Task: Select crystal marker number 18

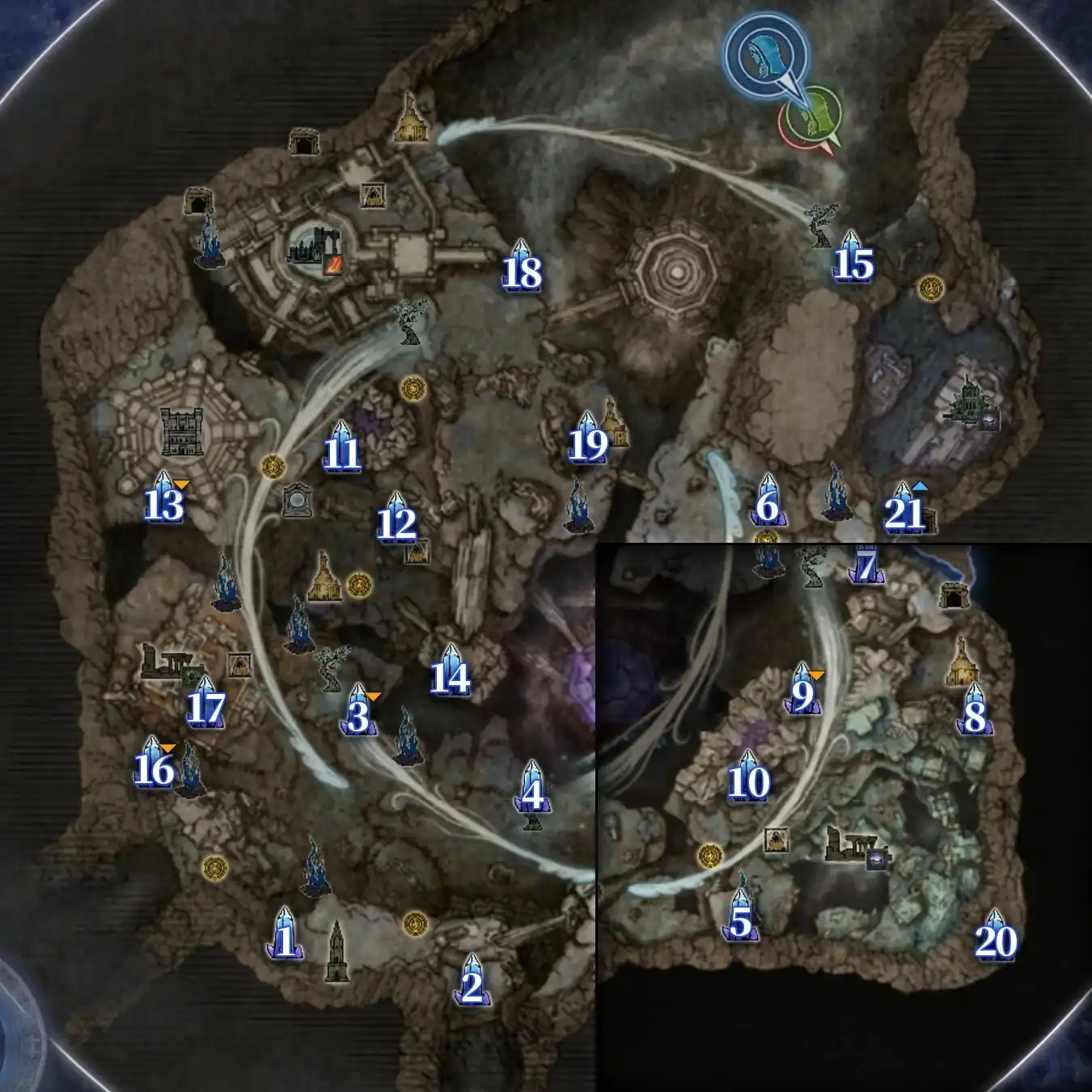Action: click(522, 269)
